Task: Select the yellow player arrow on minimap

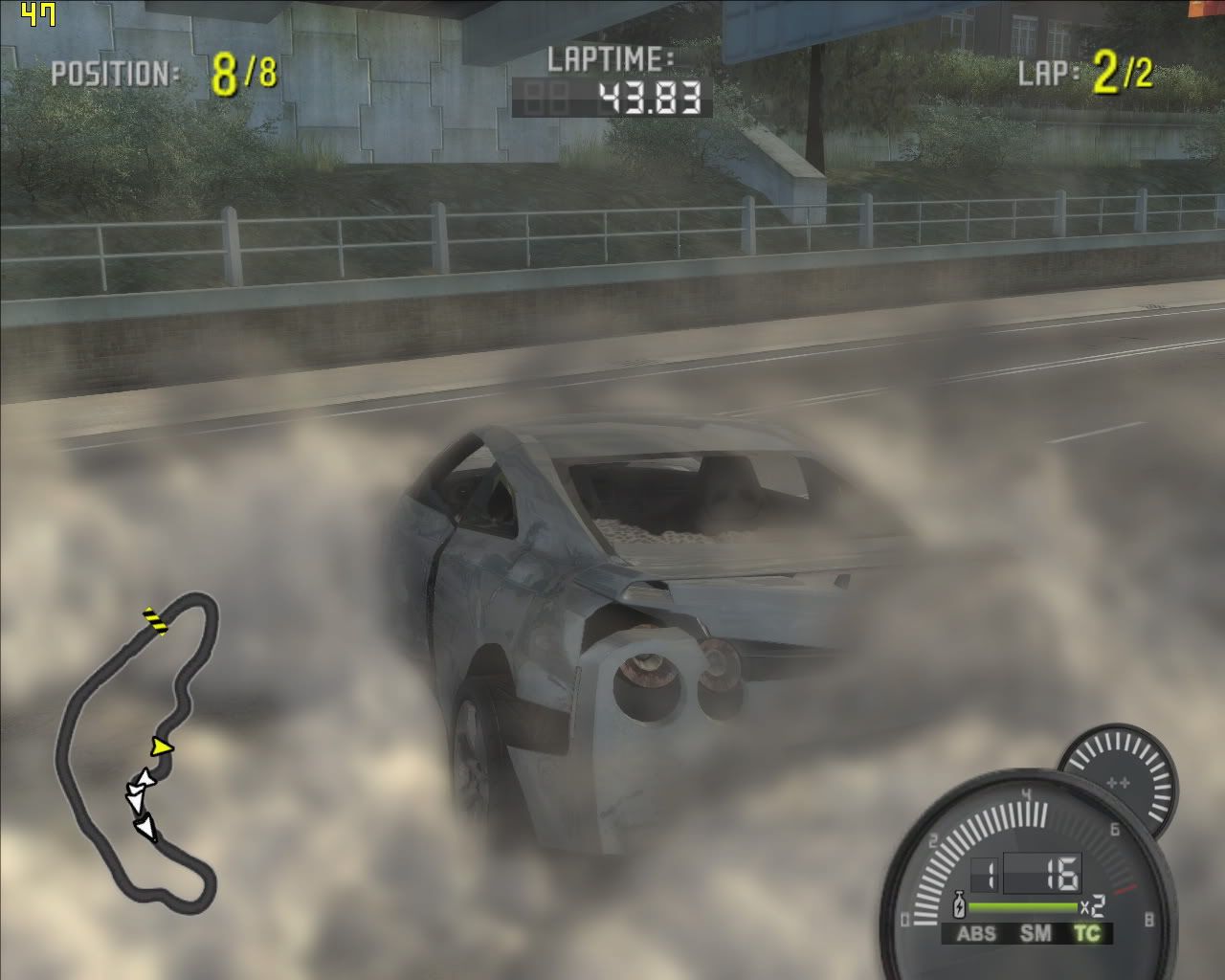Action: tap(162, 746)
